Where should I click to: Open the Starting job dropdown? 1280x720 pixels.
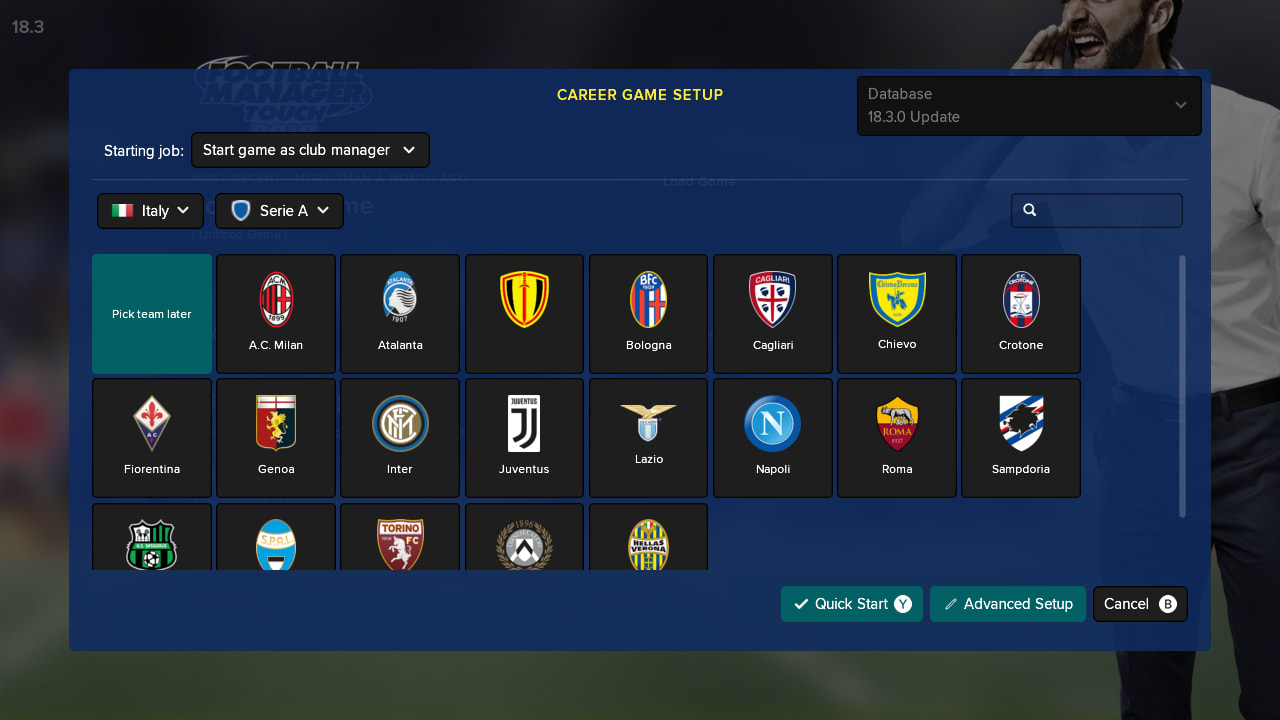(x=309, y=149)
